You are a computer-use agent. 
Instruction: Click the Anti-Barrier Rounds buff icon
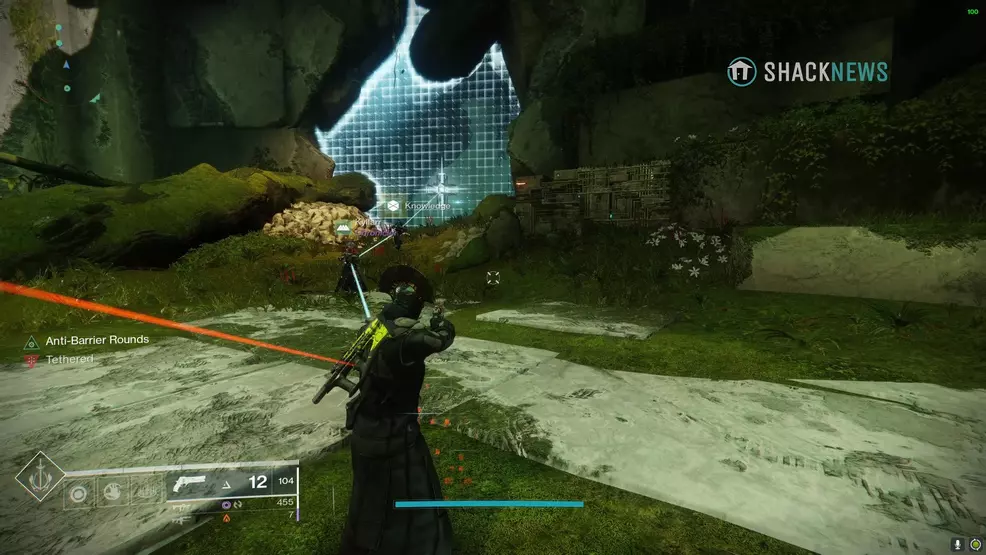click(x=32, y=341)
